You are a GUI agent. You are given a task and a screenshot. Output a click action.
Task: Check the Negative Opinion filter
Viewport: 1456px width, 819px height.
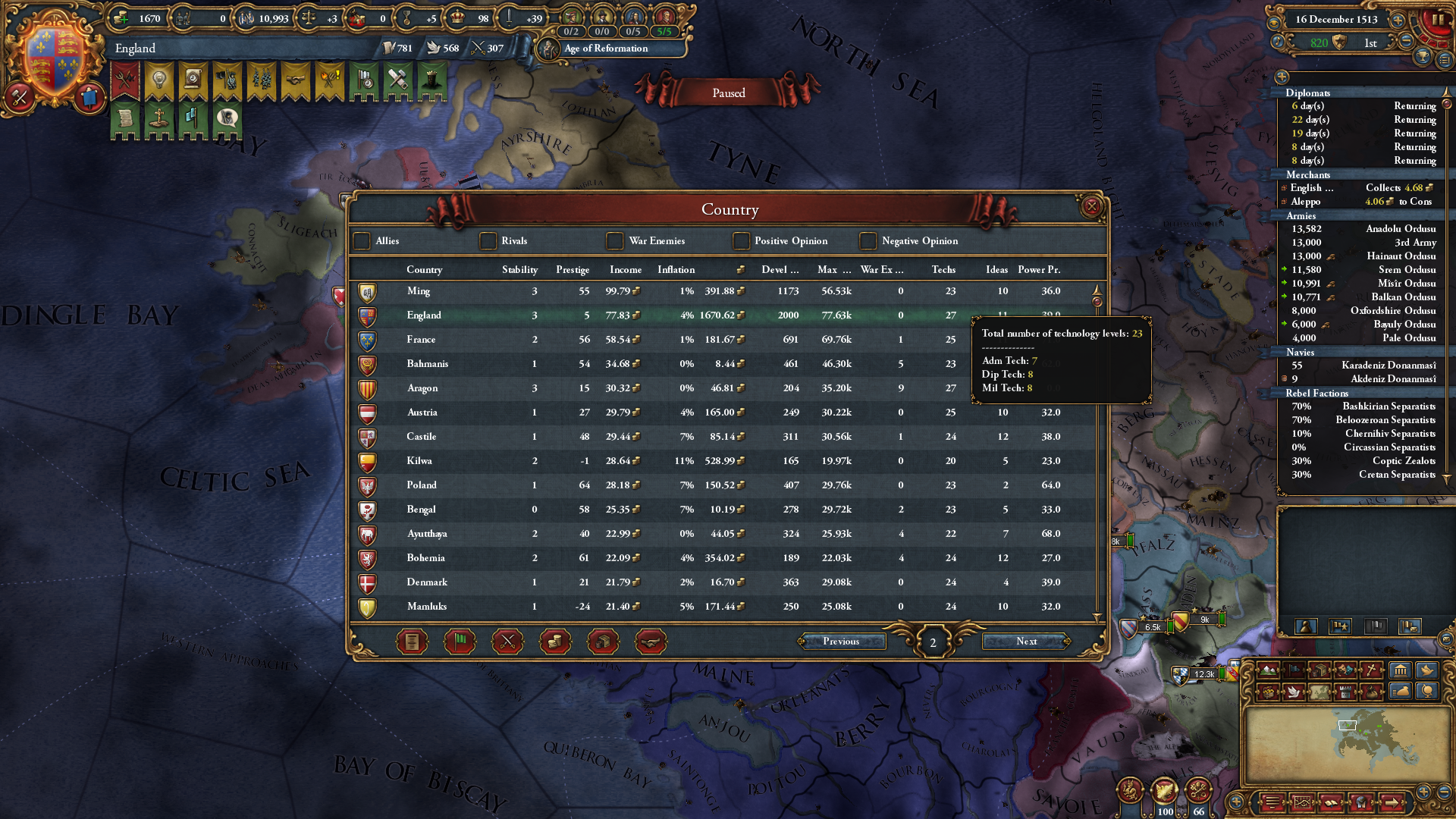click(867, 241)
